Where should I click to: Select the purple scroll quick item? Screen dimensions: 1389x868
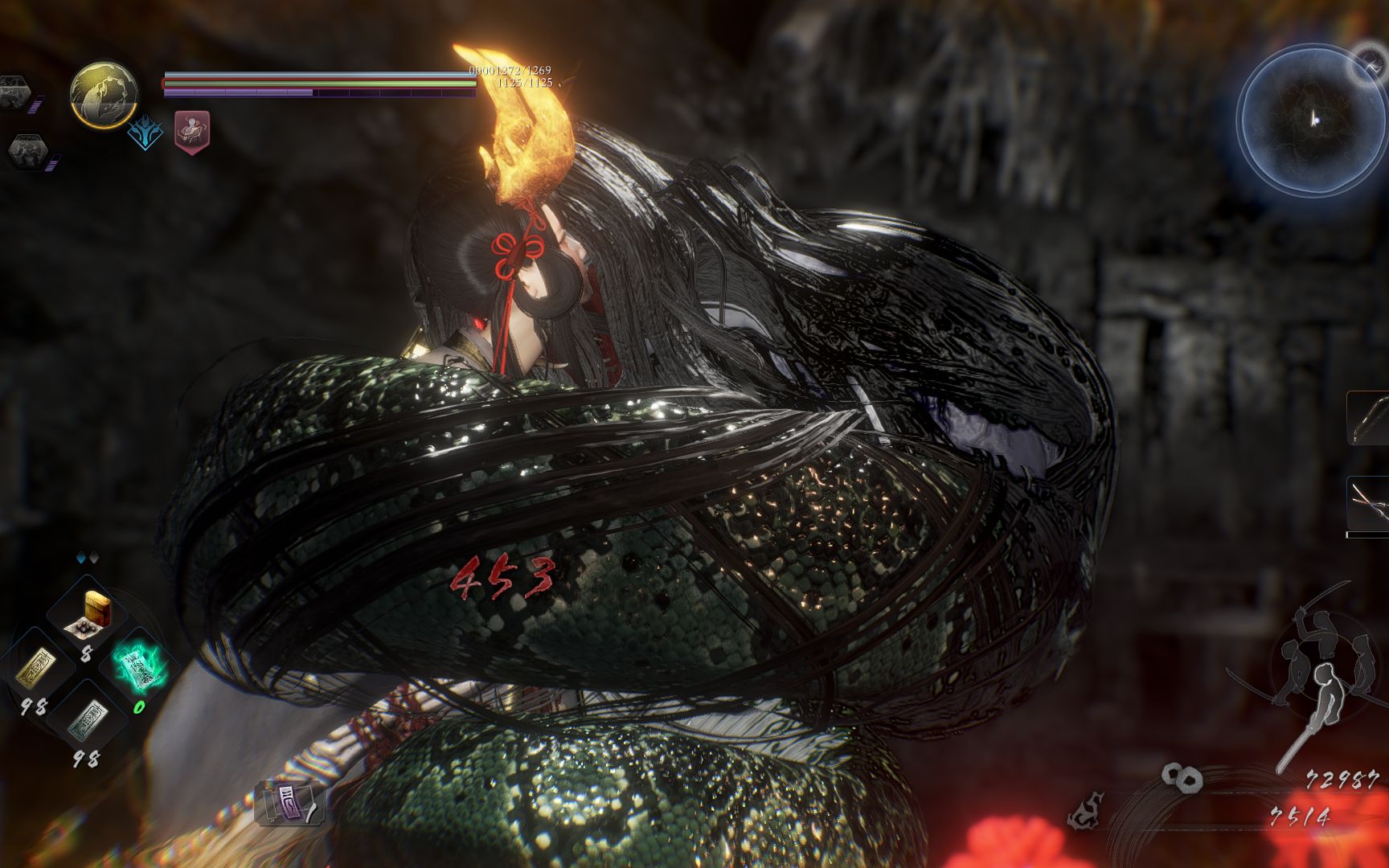[x=289, y=802]
